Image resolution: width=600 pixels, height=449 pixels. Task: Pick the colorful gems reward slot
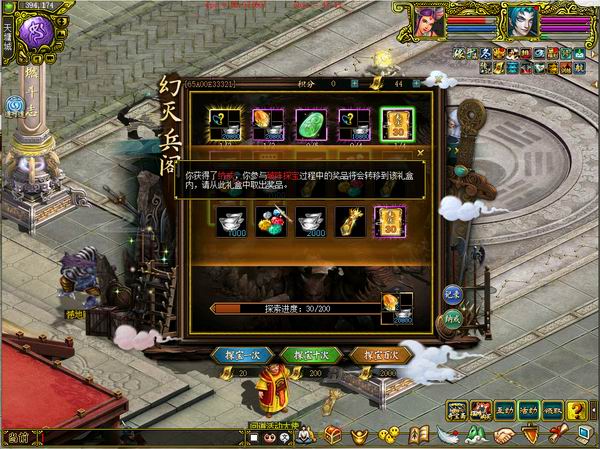coord(269,221)
